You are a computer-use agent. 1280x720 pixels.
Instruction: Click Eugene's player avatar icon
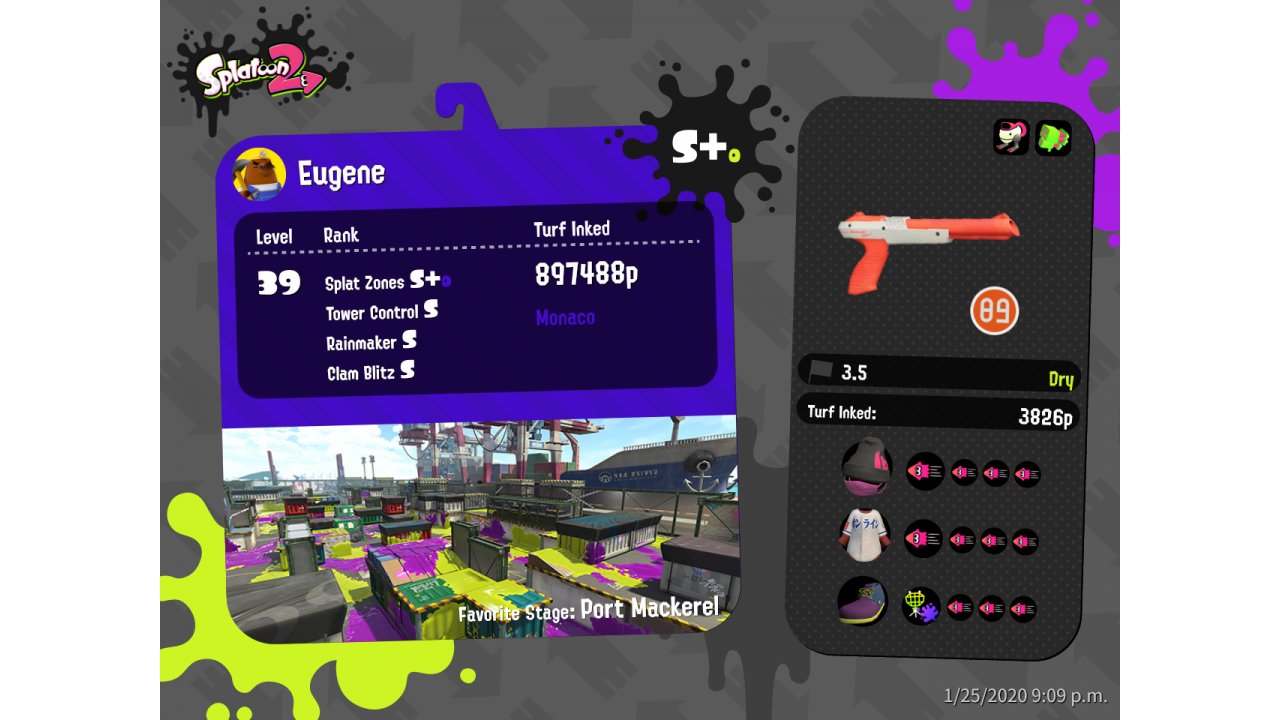(x=259, y=175)
